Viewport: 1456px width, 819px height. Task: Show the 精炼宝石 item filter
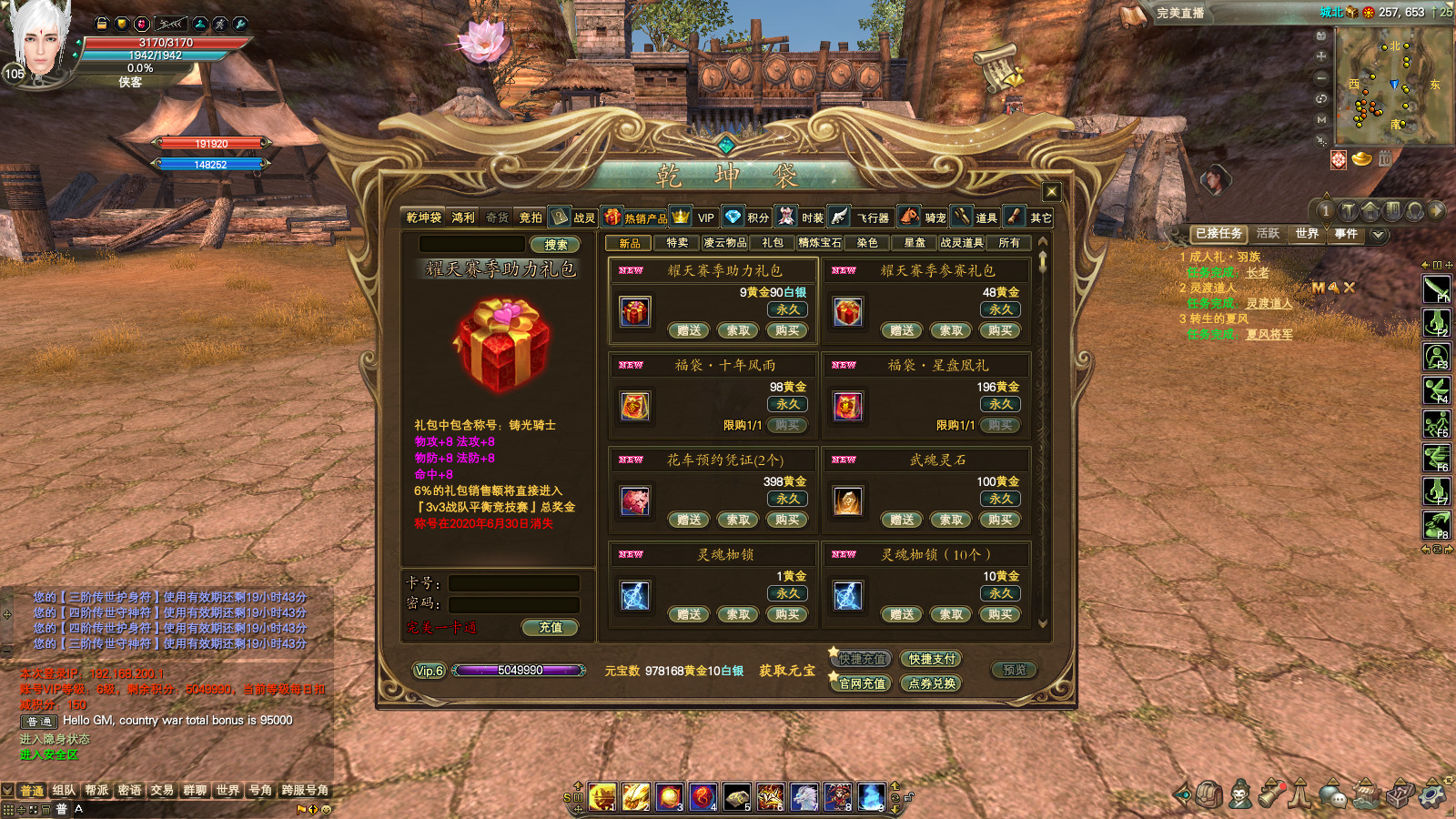click(819, 243)
